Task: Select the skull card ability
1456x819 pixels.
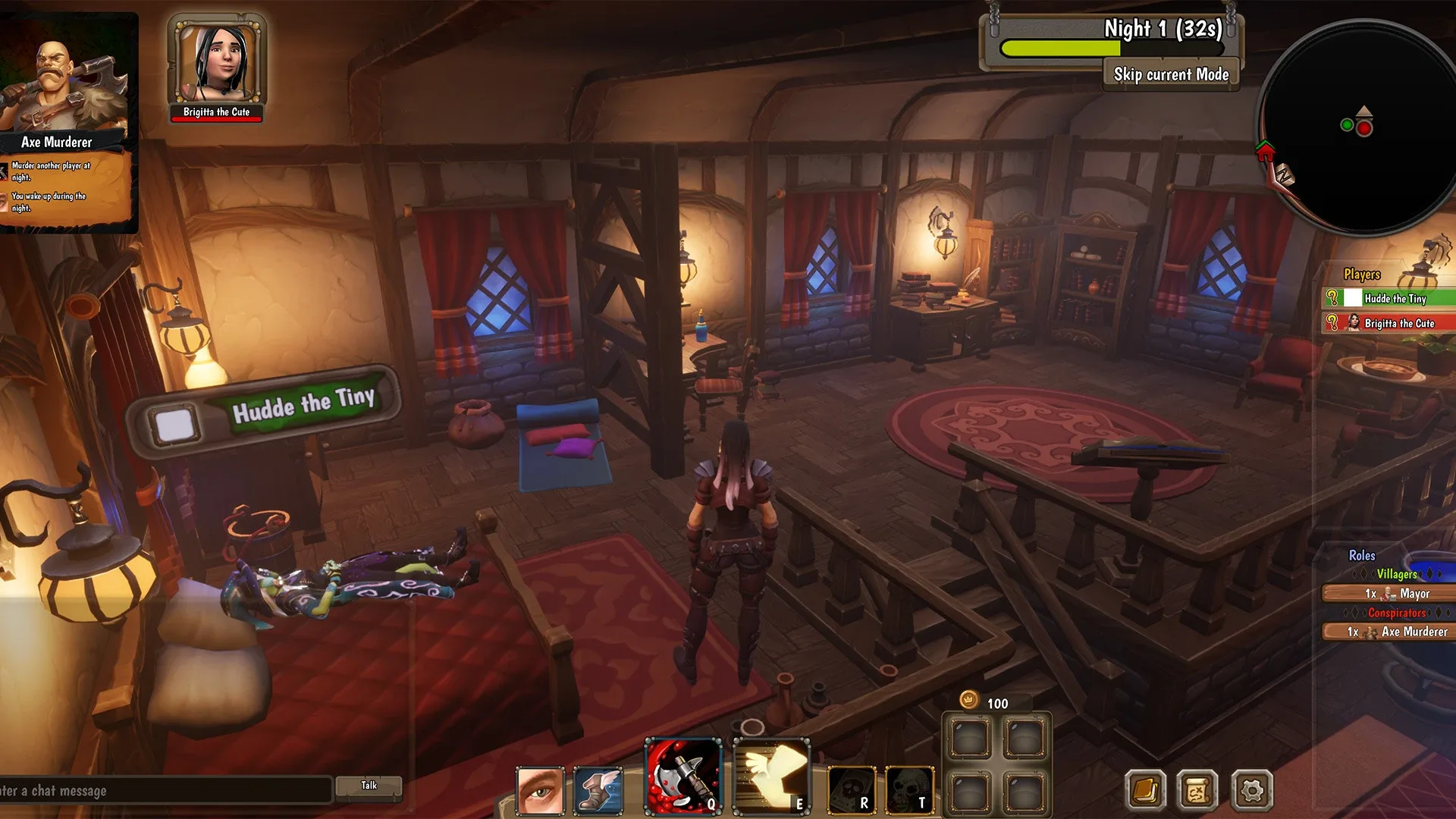Action: click(852, 791)
